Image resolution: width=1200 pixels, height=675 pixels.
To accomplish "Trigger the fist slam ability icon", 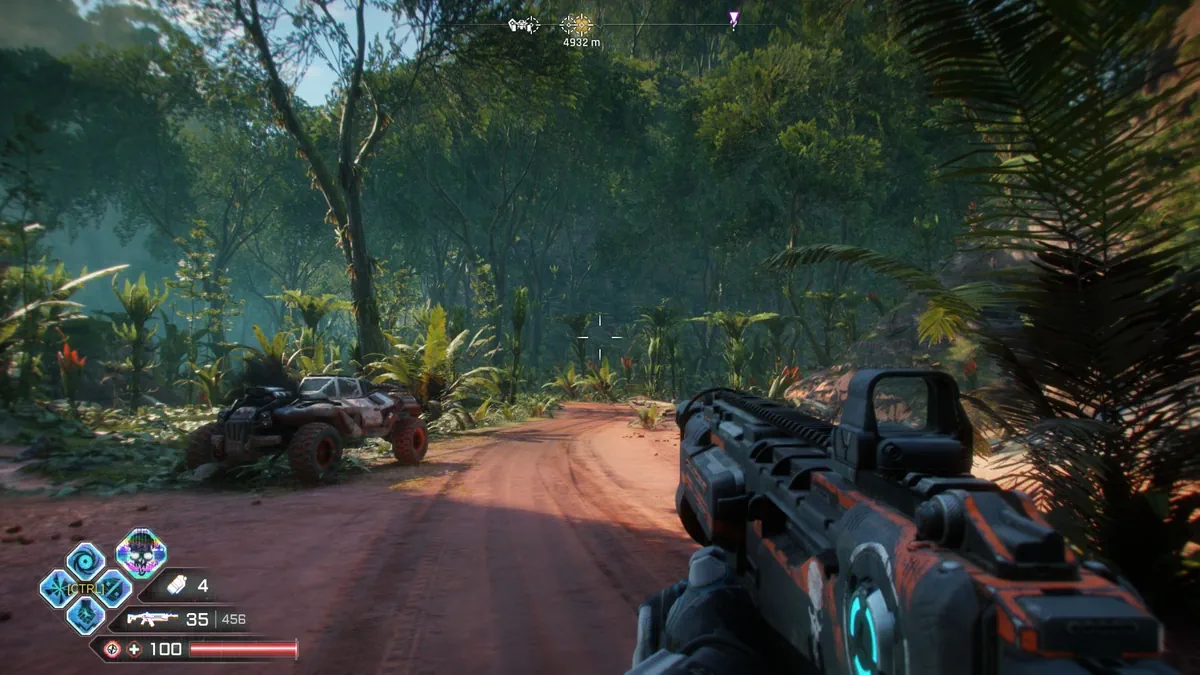I will (x=85, y=615).
